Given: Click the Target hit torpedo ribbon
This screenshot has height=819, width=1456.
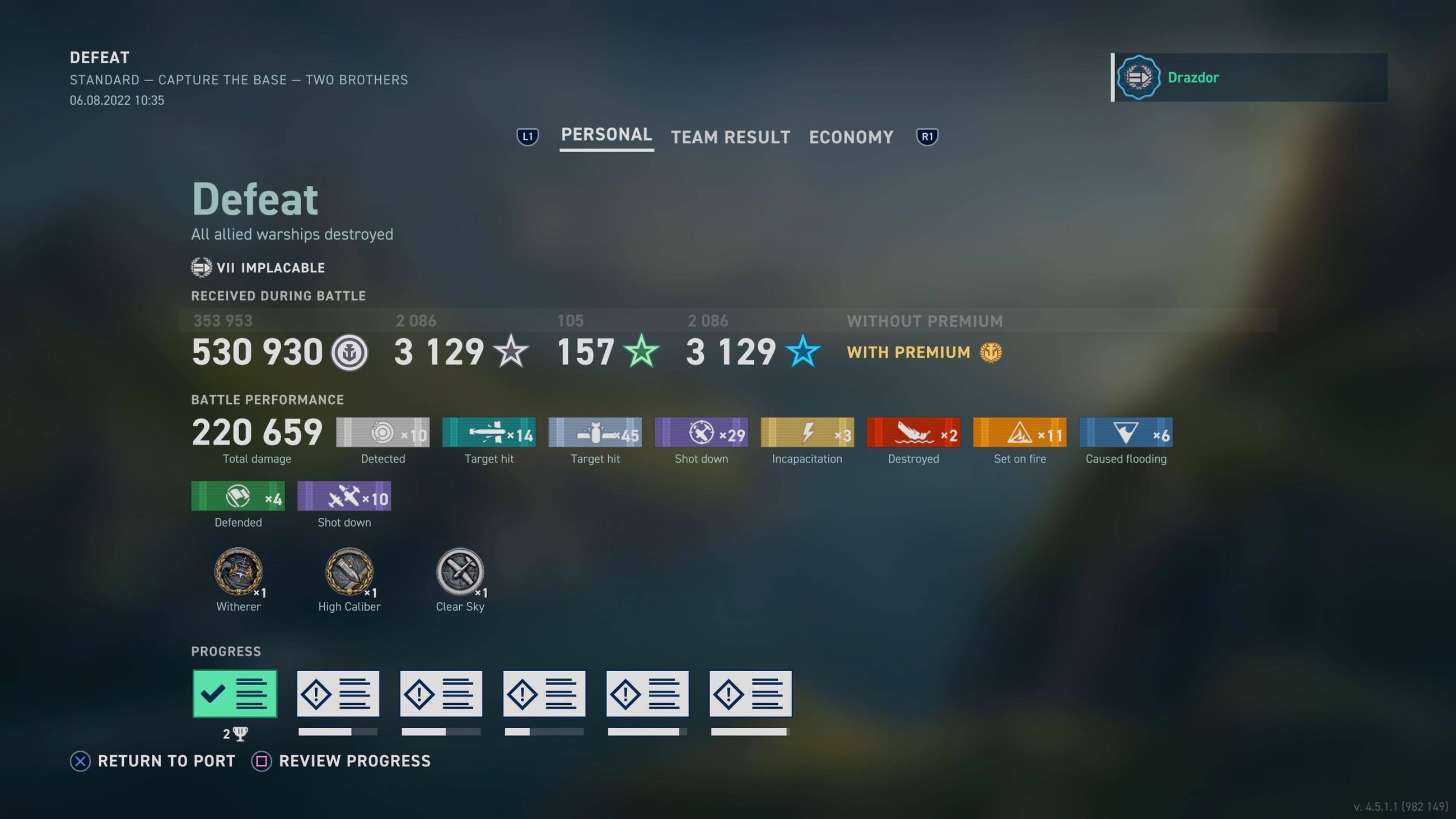Looking at the screenshot, I should [488, 432].
